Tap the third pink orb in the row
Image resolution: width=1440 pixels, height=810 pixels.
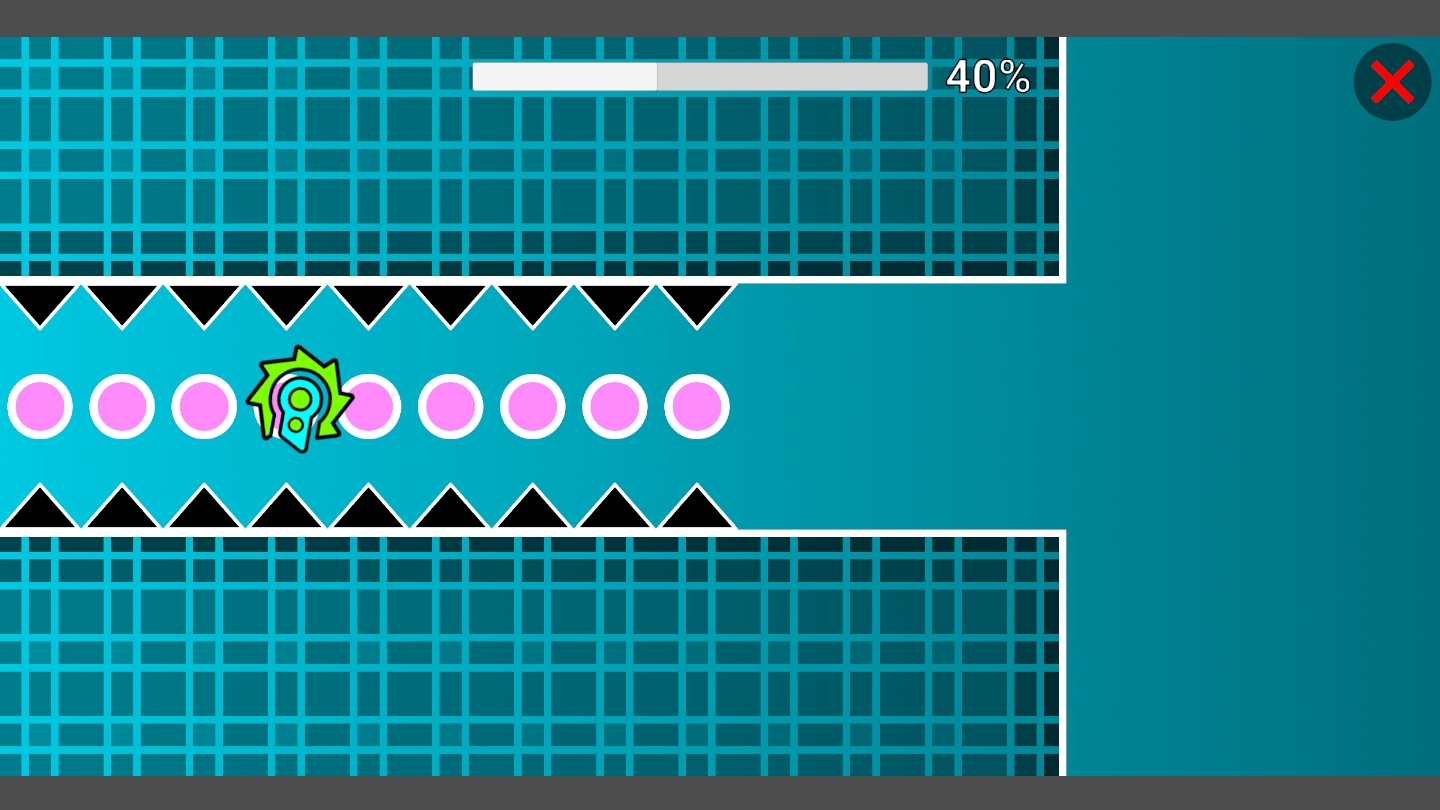pos(204,406)
